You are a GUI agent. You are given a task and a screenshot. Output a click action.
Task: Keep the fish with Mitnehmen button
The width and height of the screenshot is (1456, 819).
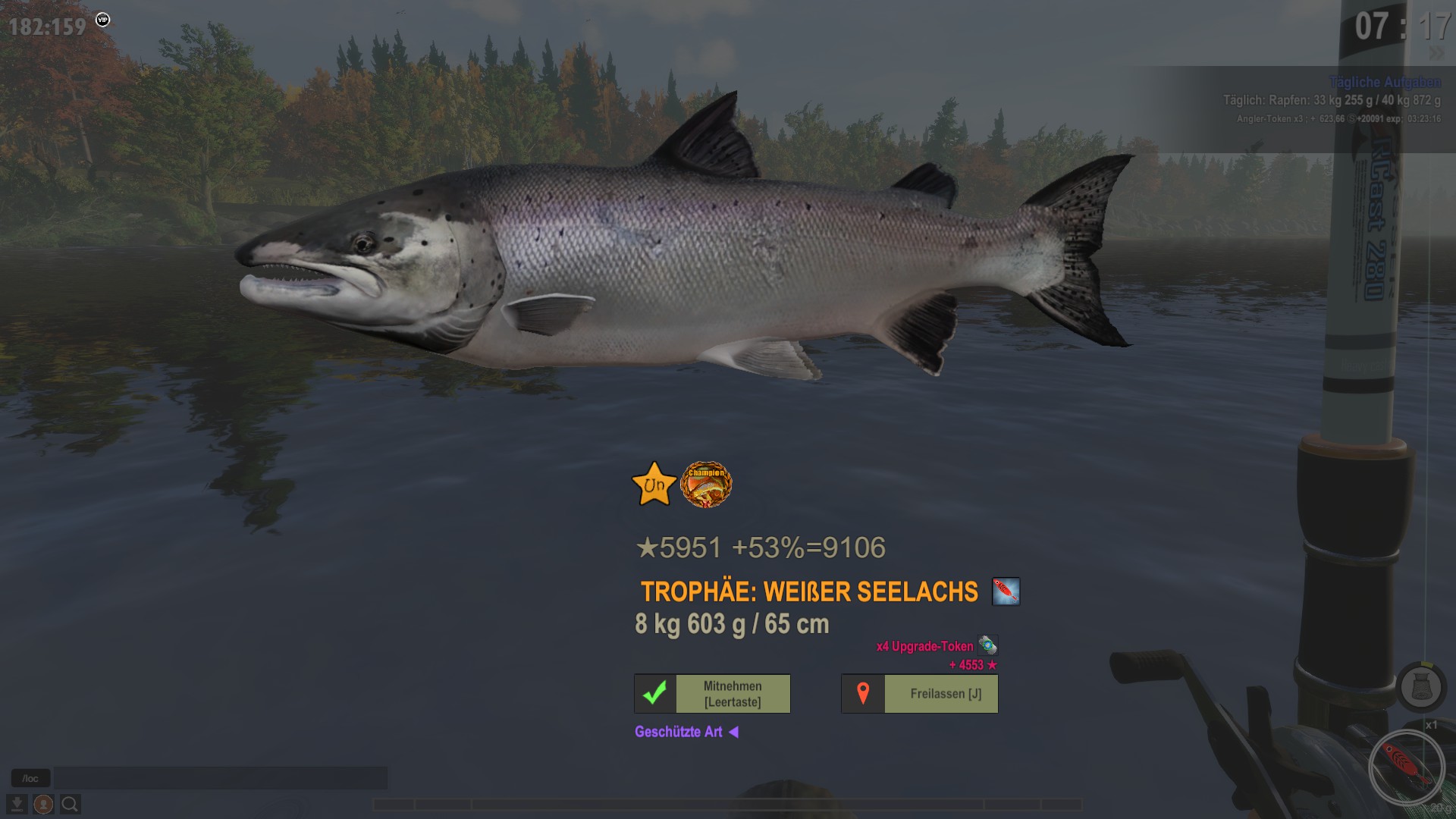[x=712, y=694]
